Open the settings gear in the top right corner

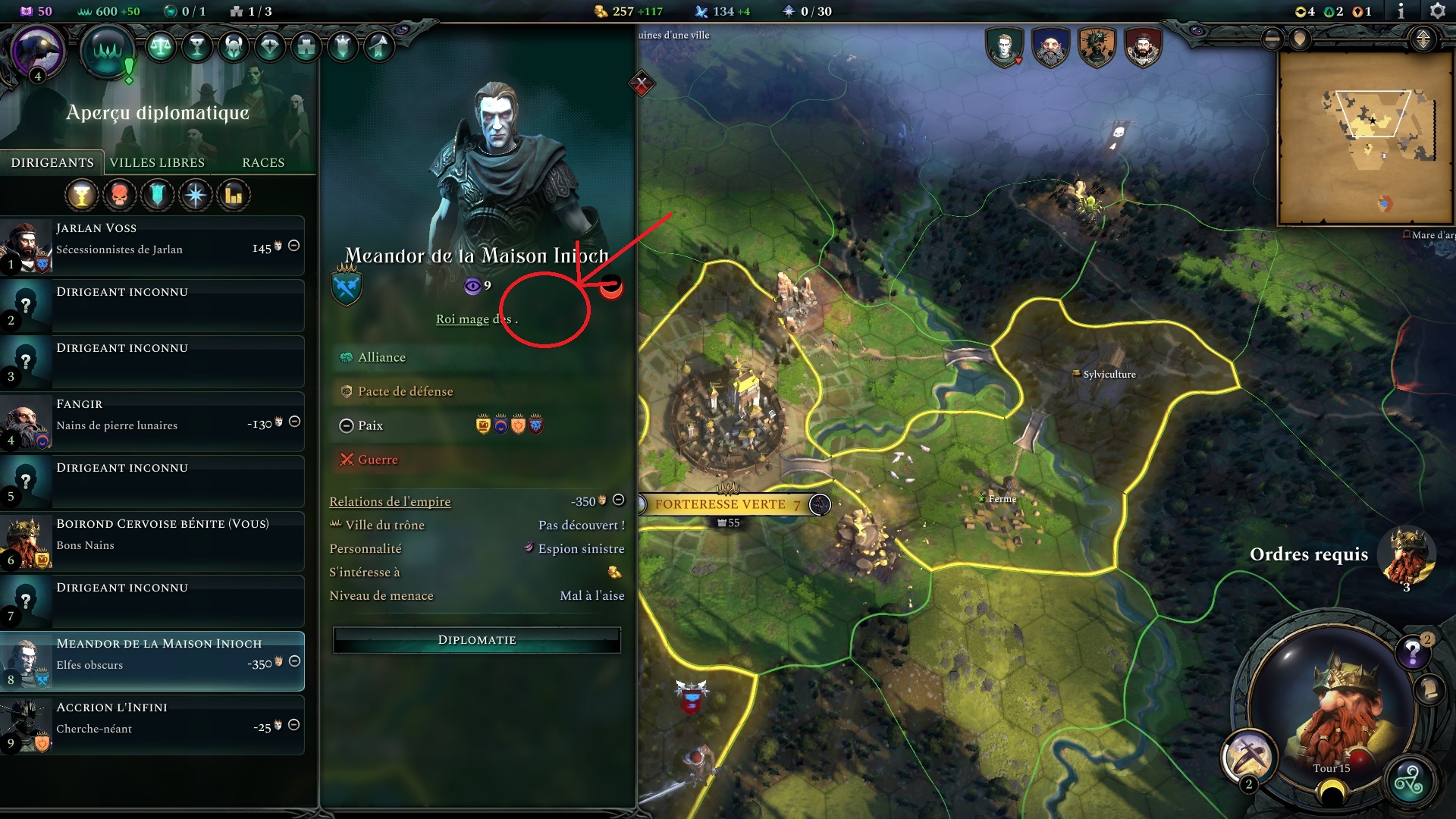click(x=1439, y=11)
